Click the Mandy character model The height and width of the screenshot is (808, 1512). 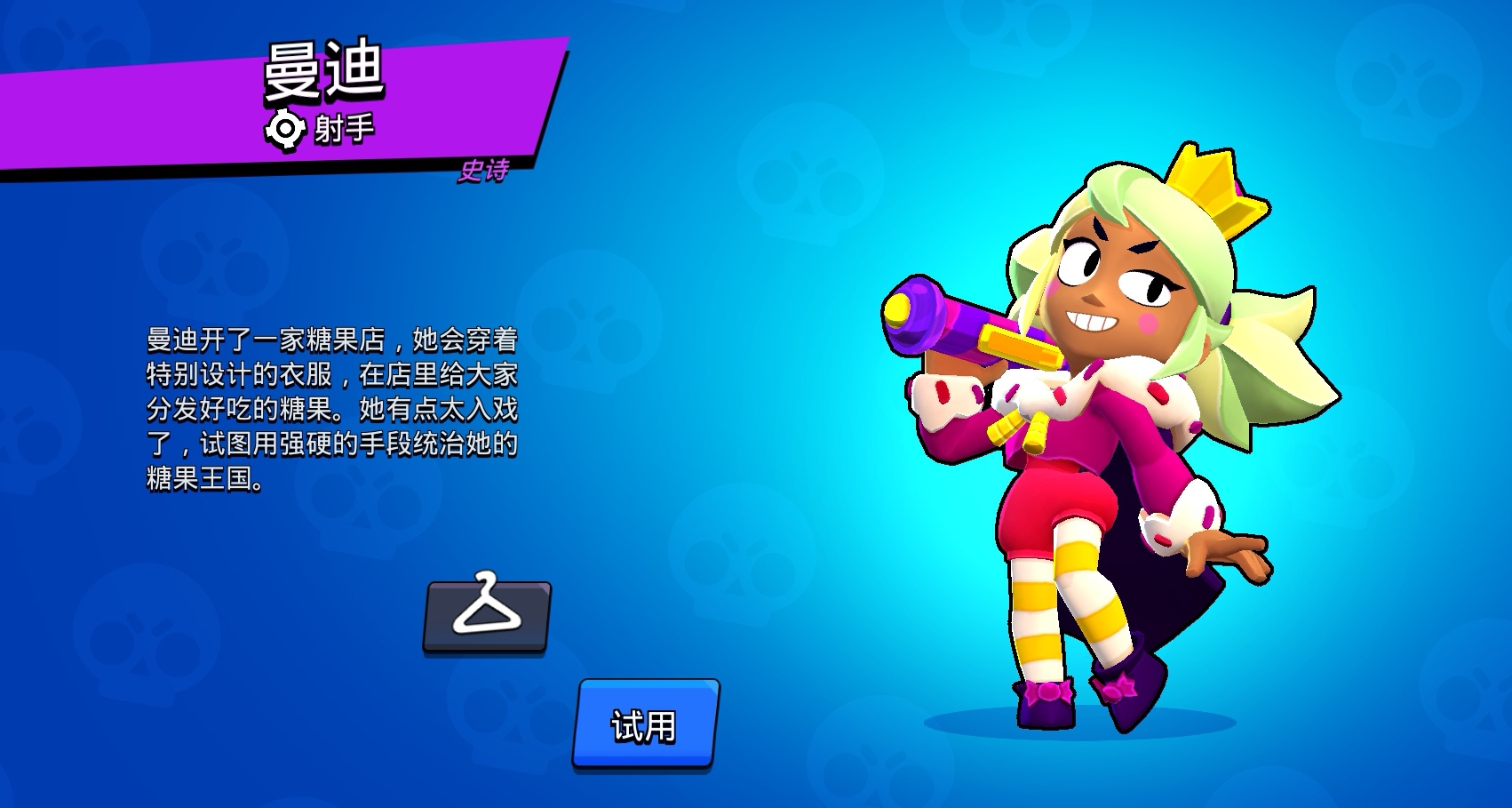(x=1093, y=444)
